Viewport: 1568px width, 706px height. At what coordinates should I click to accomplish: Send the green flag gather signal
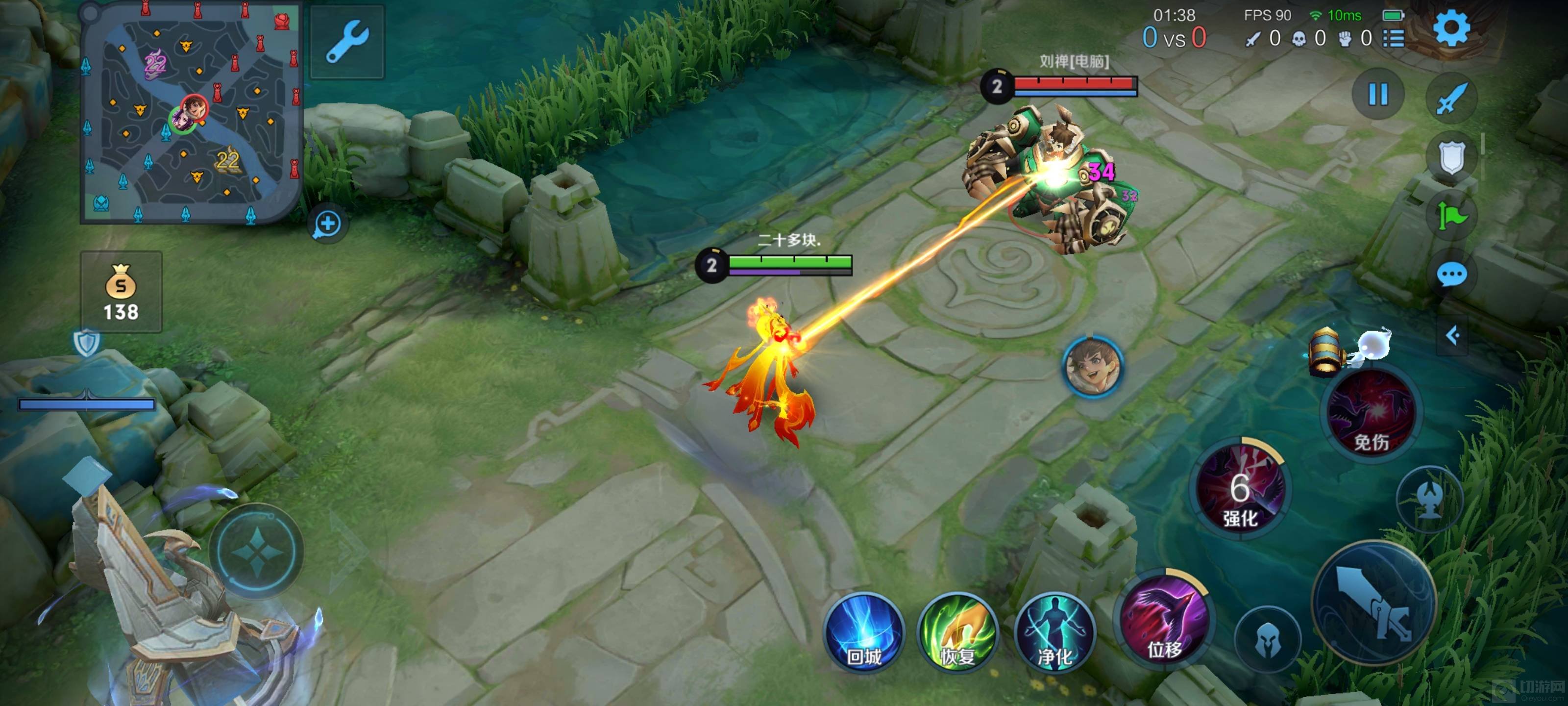(1452, 216)
